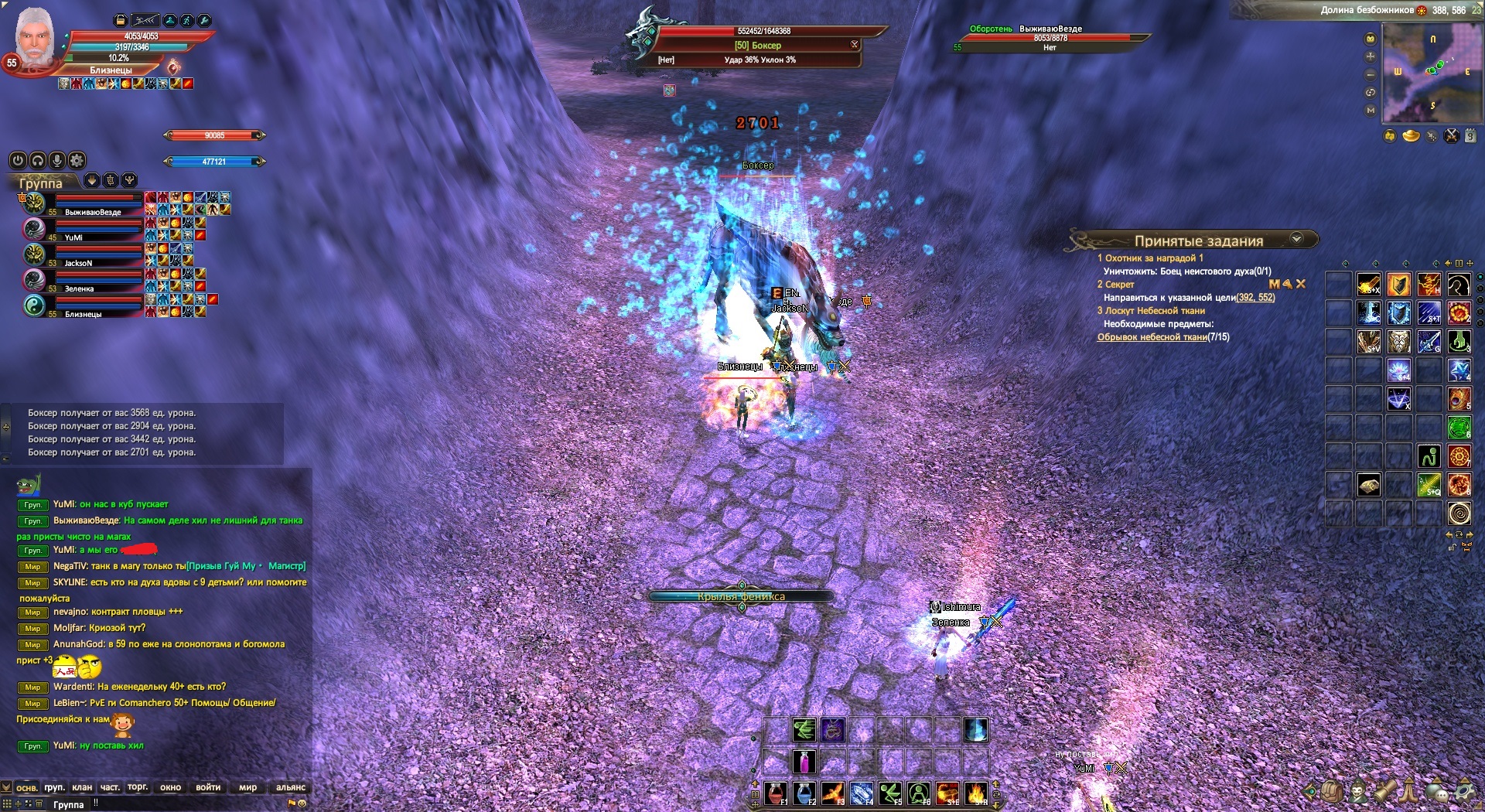Image resolution: width=1485 pixels, height=812 pixels.
Task: Open the world map with M button
Action: tap(1371, 111)
